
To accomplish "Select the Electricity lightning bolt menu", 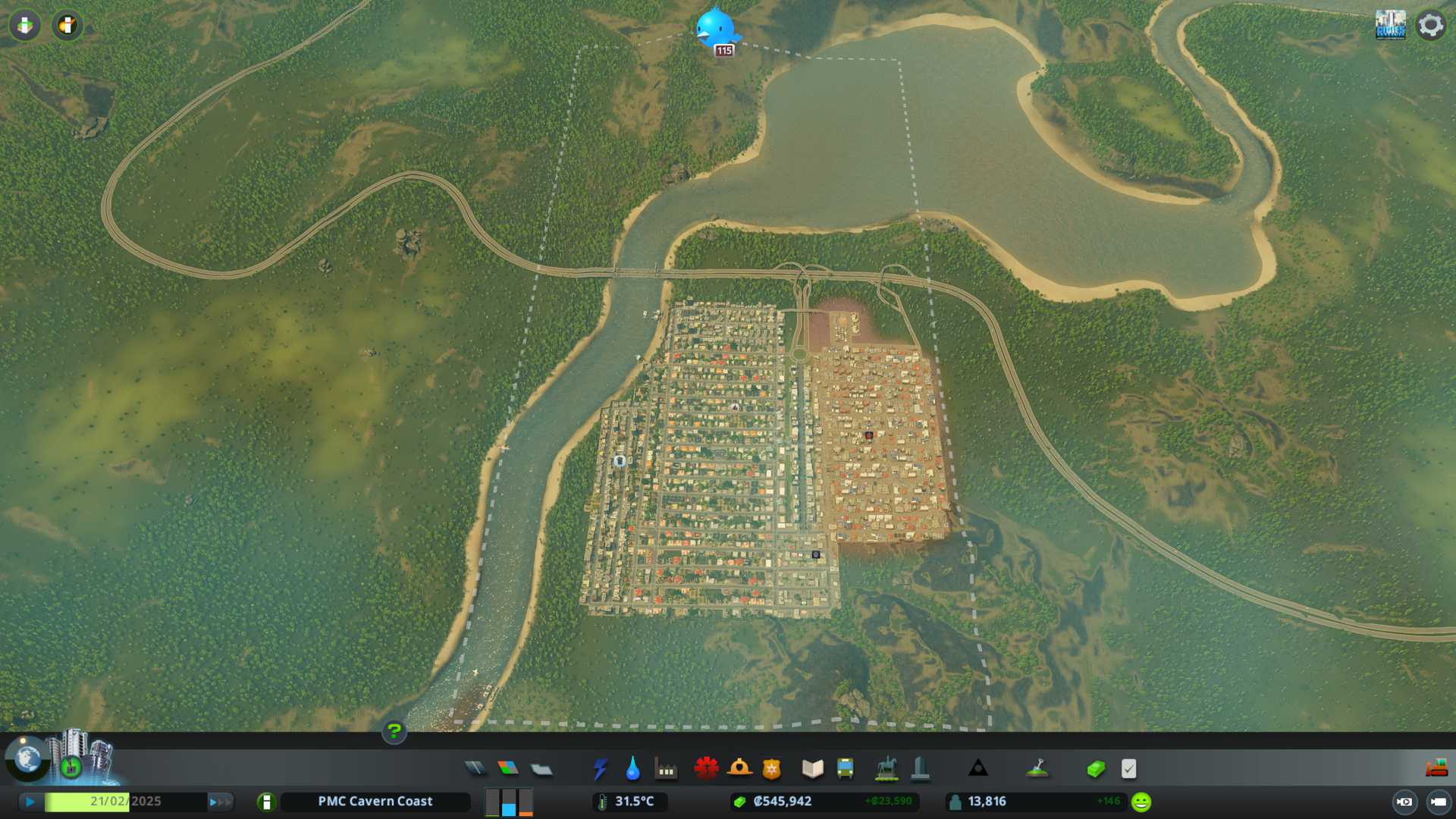I will 600,769.
